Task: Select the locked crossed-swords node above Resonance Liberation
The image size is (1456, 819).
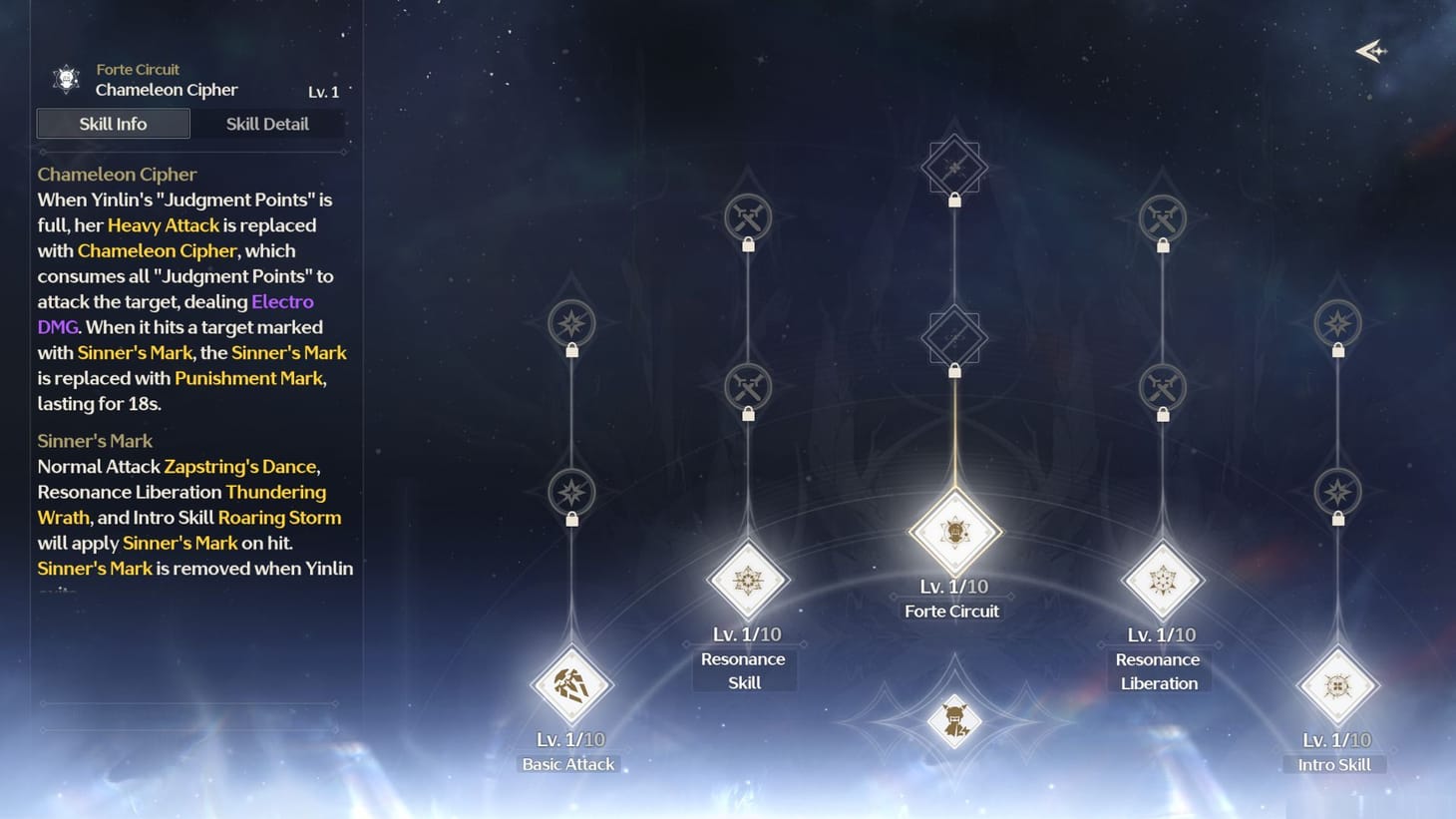Action: point(1161,387)
